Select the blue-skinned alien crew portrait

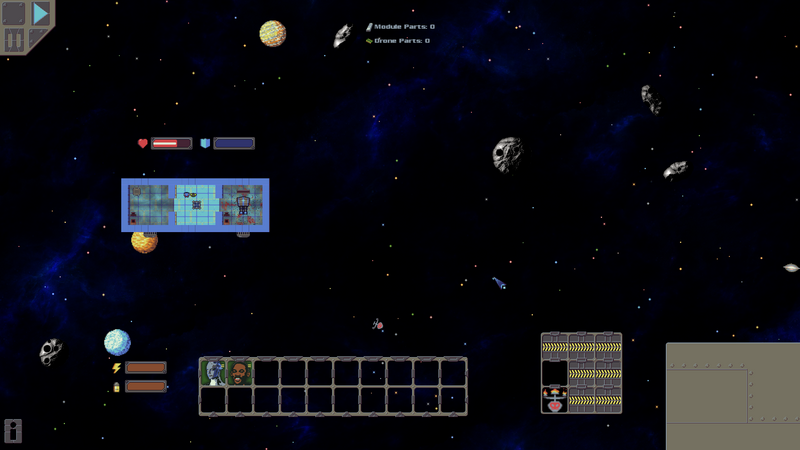pyautogui.click(x=213, y=373)
